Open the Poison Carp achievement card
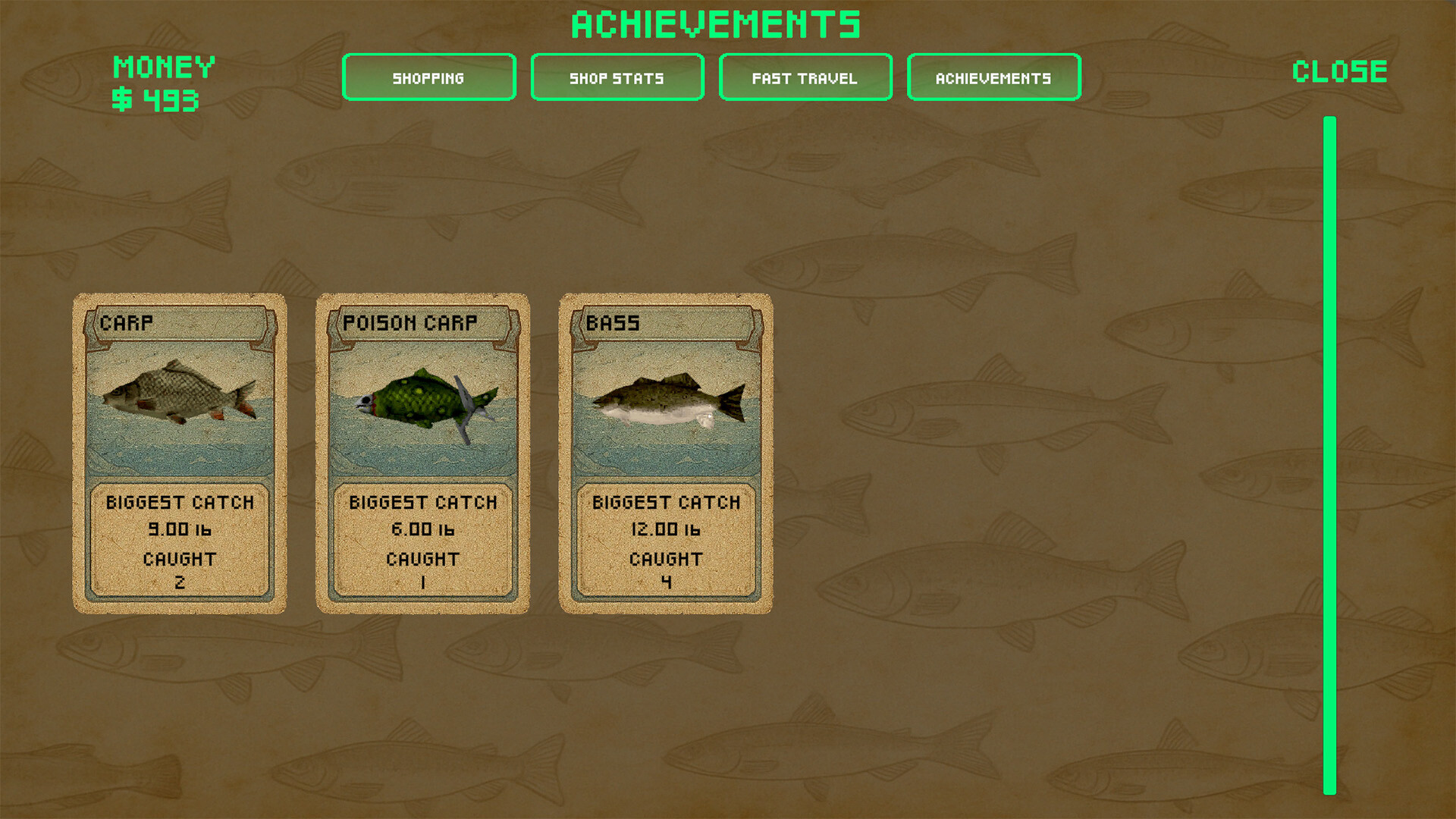This screenshot has height=819, width=1456. (422, 451)
